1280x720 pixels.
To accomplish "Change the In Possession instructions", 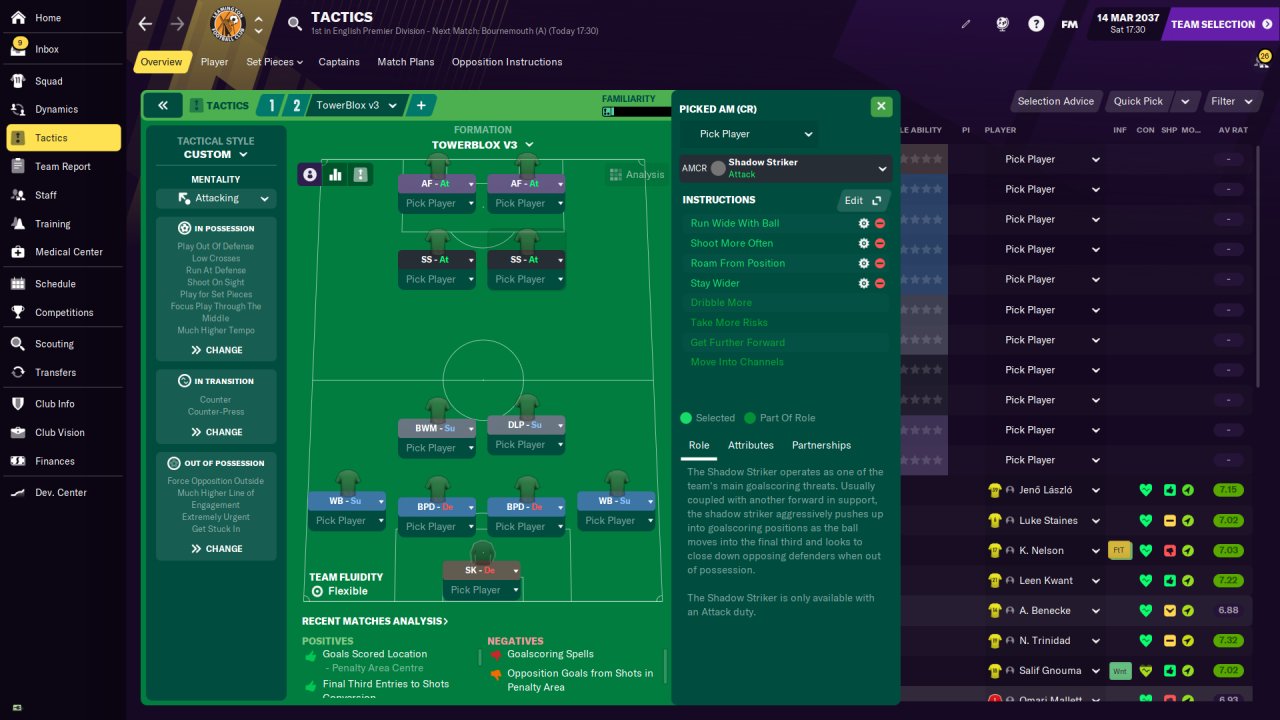I will [x=216, y=350].
